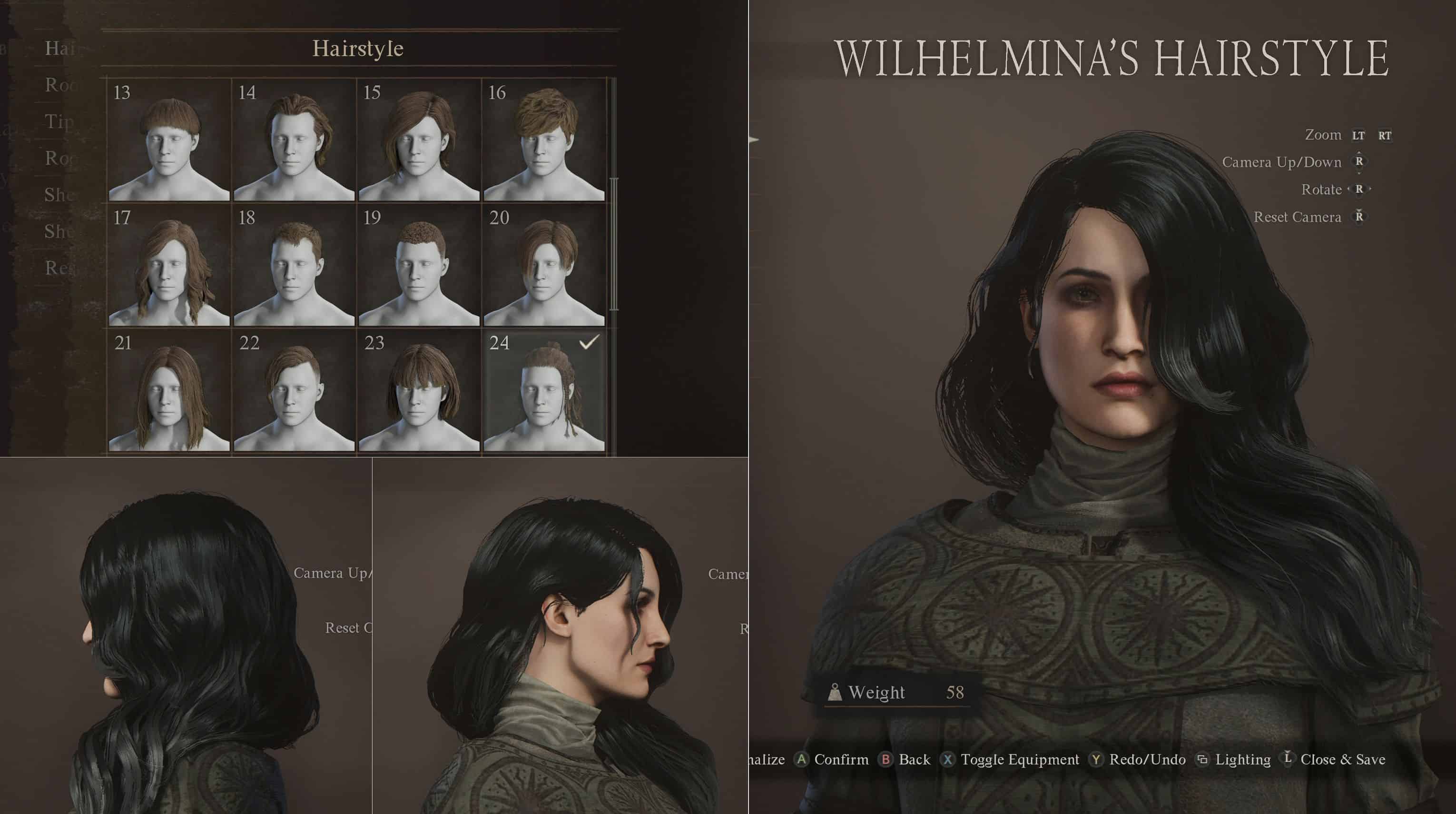Pick hairstyle 15 with side-swept hair
Image resolution: width=1456 pixels, height=814 pixels.
419,140
